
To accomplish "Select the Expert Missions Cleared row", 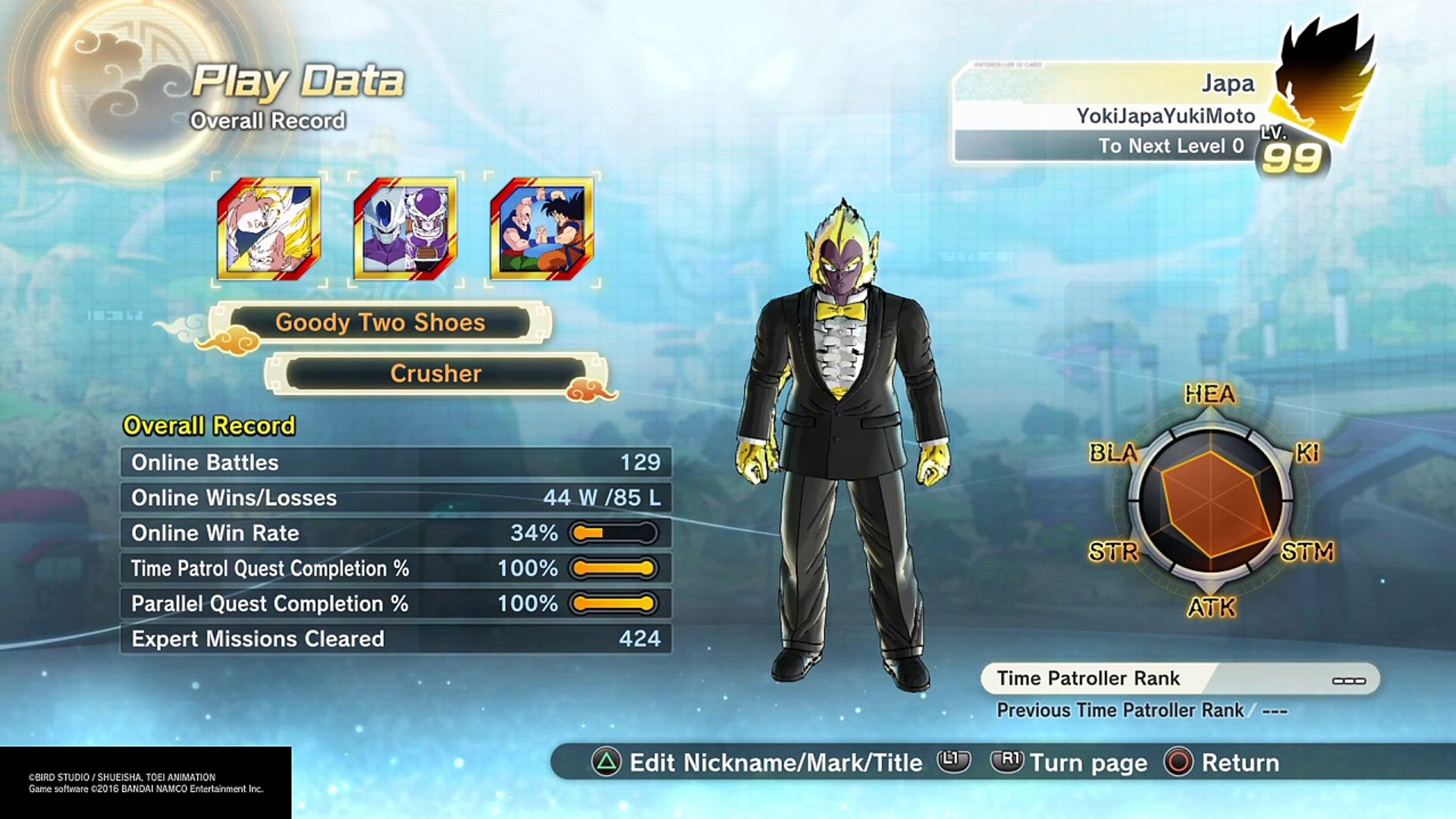I will (396, 639).
